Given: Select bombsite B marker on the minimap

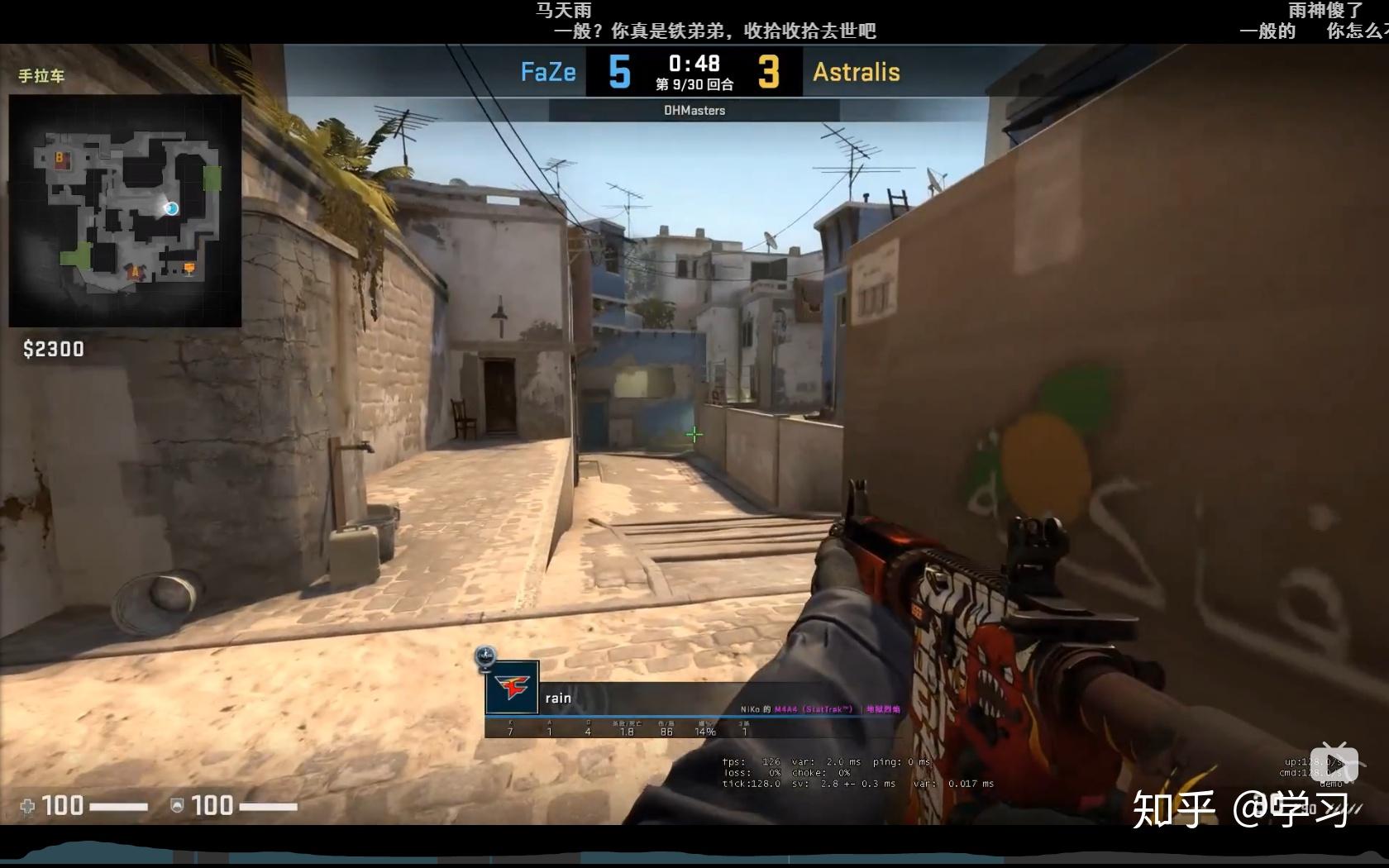Looking at the screenshot, I should click(x=60, y=157).
